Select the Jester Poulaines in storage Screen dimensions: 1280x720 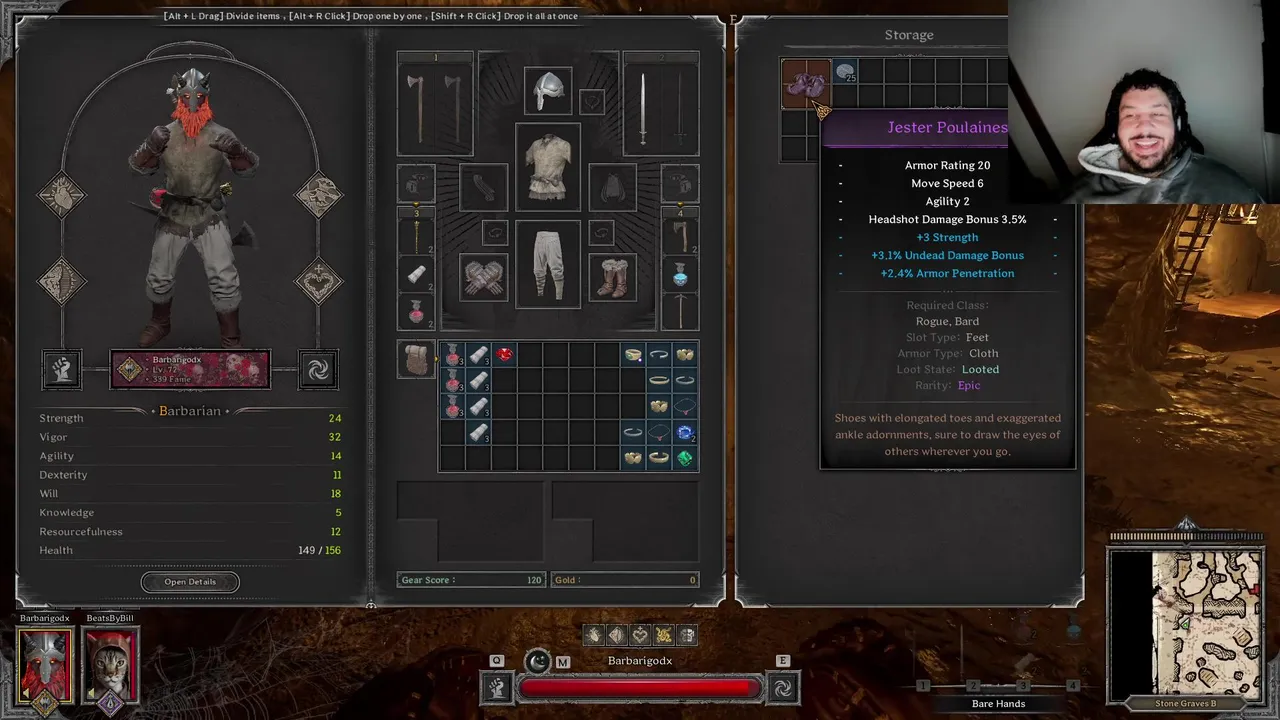point(804,83)
